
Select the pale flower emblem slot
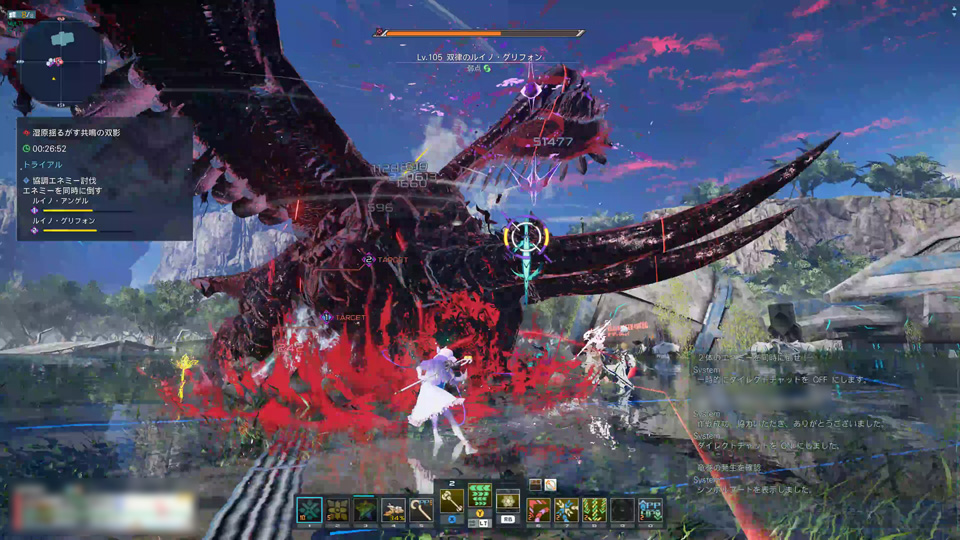coord(508,501)
